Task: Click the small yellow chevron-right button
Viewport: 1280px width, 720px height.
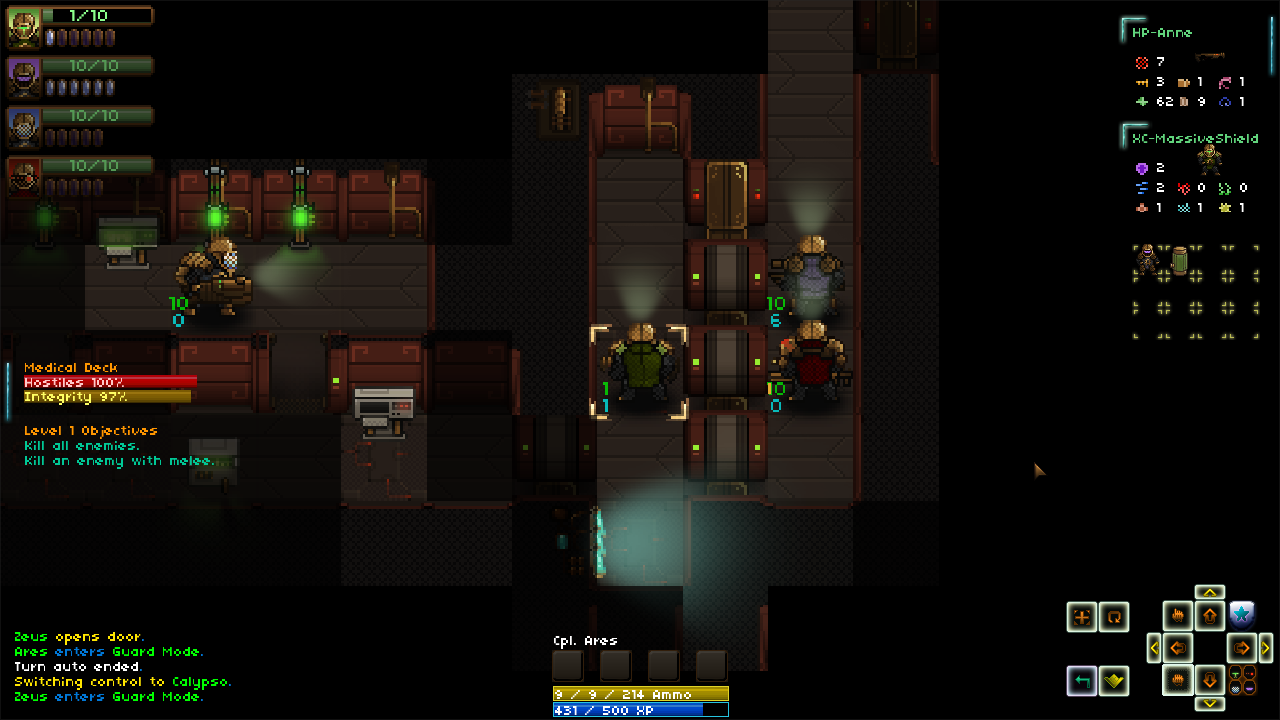Action: point(1266,648)
